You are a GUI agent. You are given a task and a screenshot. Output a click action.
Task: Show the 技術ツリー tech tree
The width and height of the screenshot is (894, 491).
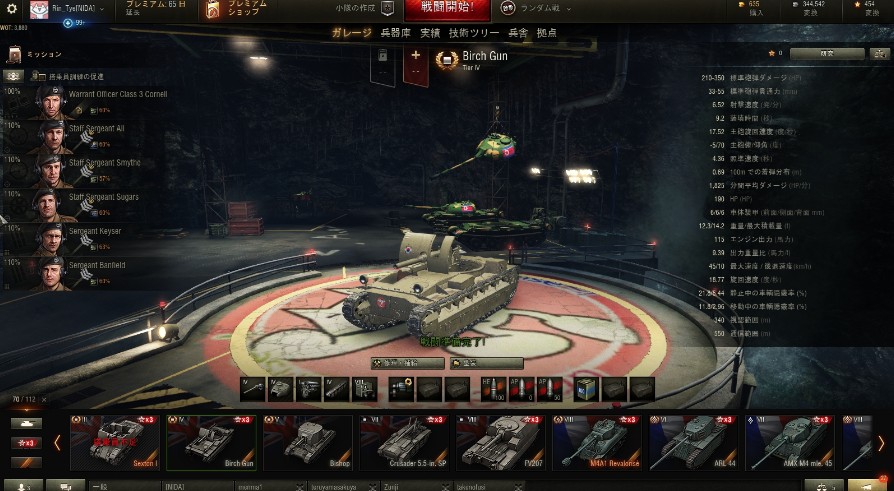click(471, 33)
